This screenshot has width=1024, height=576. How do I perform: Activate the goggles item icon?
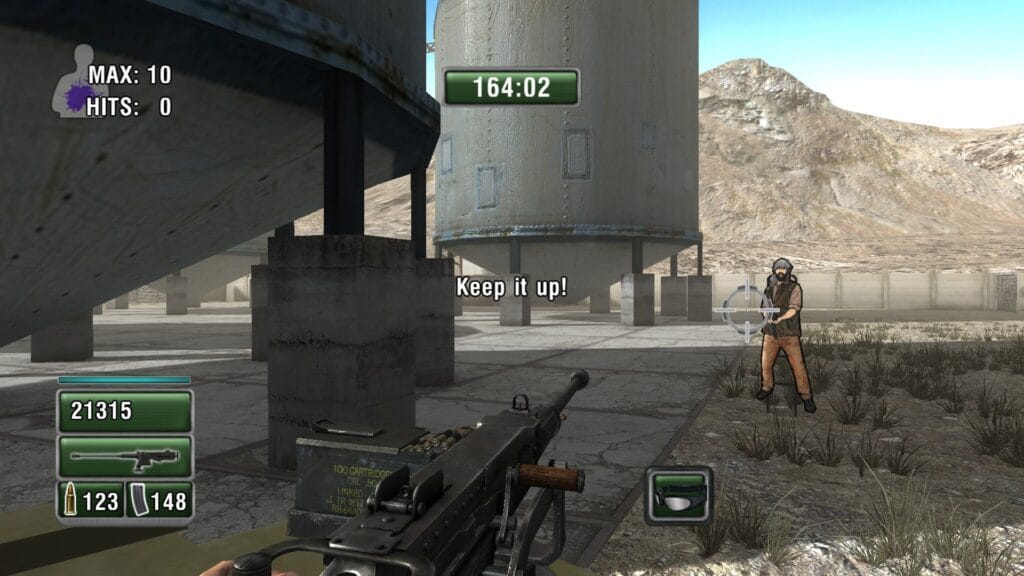pyautogui.click(x=678, y=494)
